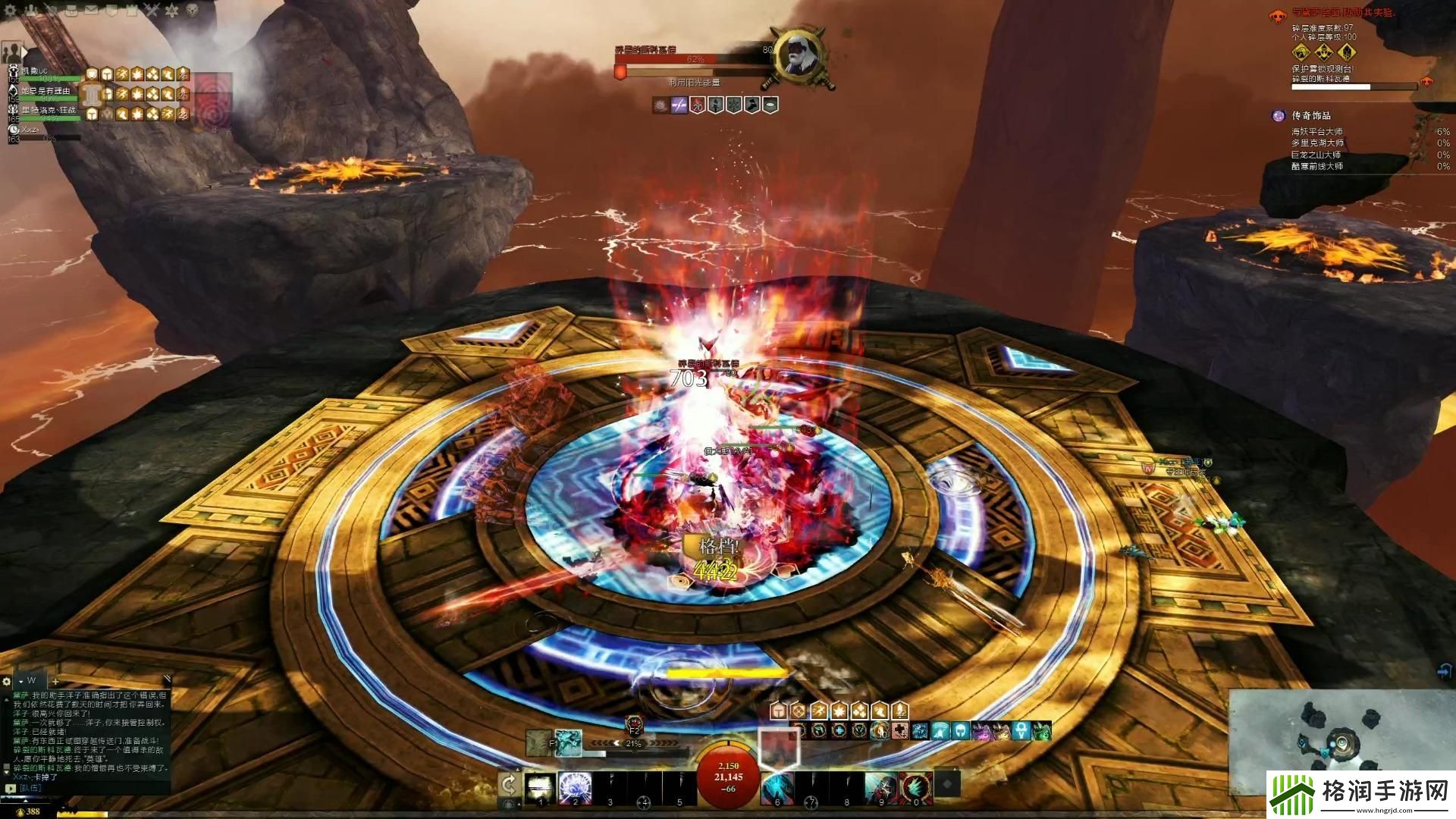Viewport: 1456px width, 819px height.
Task: Open the chat options gear
Action: (7, 682)
